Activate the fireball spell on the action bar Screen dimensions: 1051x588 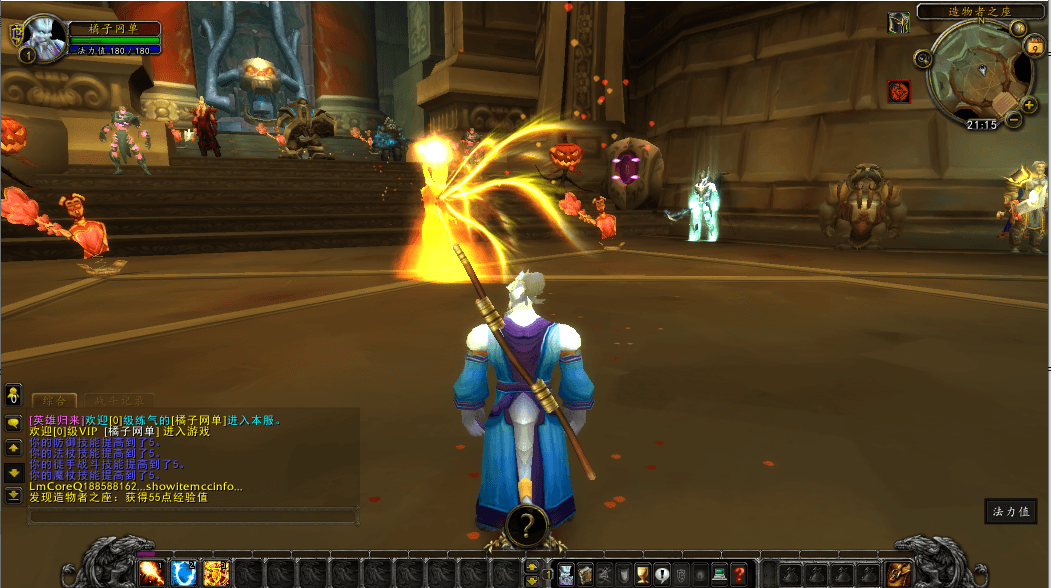152,574
